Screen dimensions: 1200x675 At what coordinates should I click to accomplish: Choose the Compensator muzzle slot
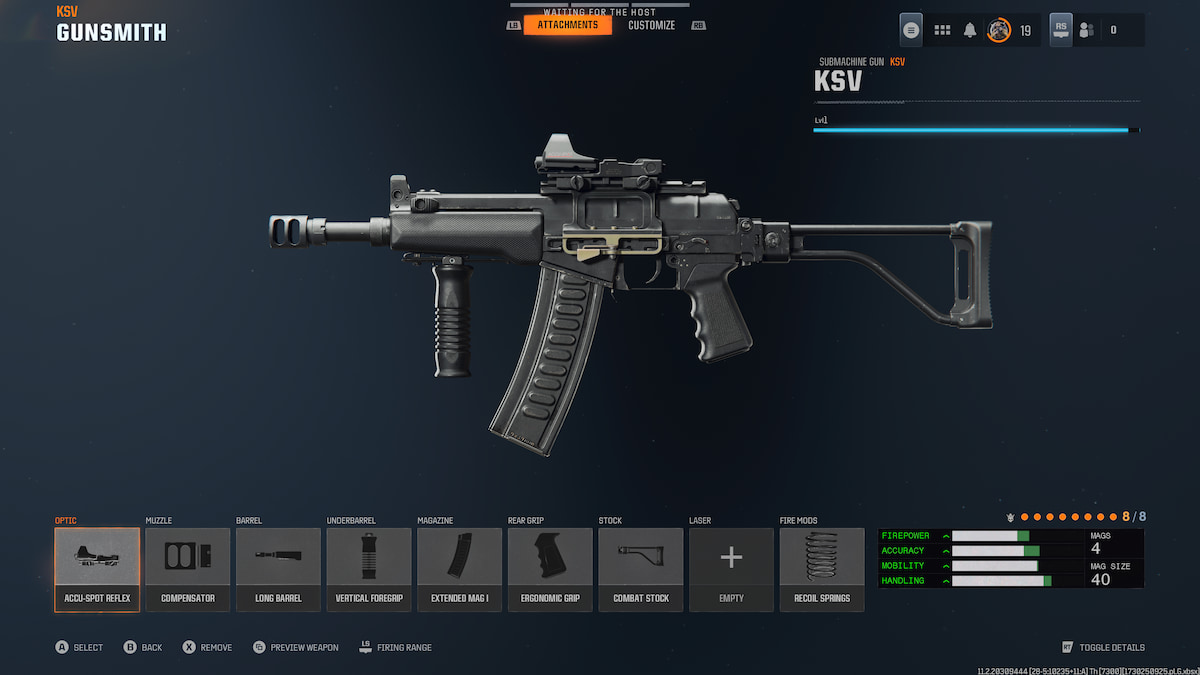click(188, 568)
